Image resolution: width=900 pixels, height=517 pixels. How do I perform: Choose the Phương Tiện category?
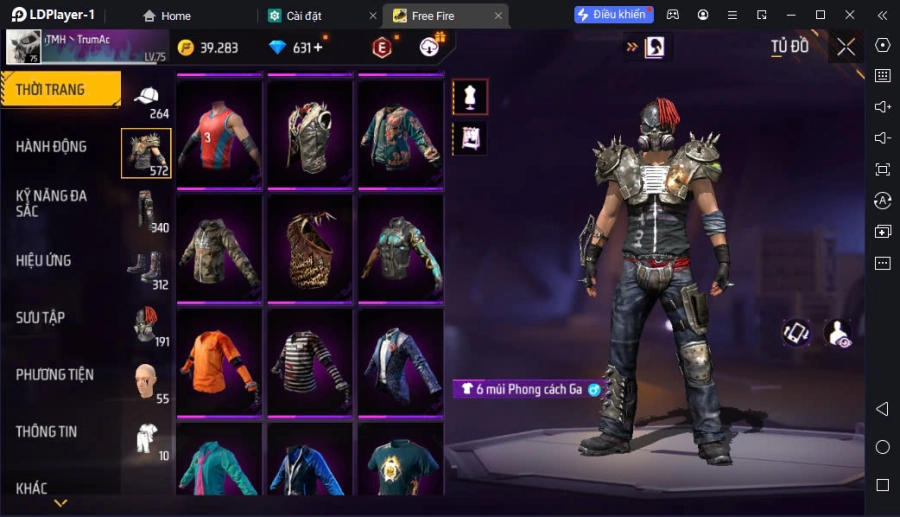pyautogui.click(x=55, y=375)
